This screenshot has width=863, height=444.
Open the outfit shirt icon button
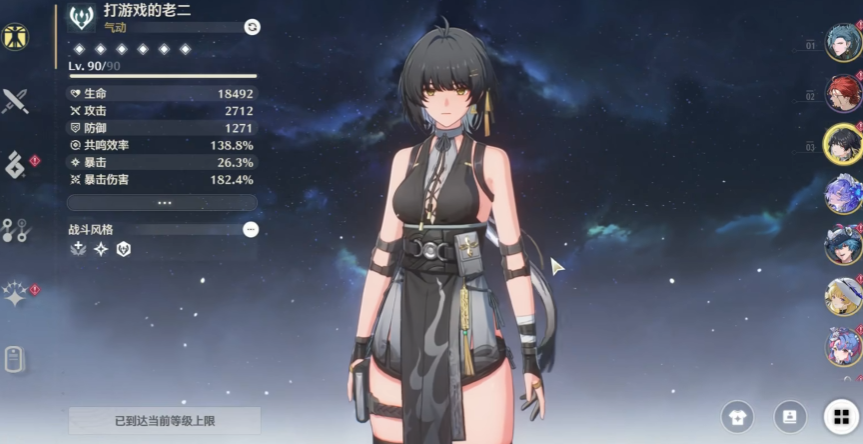tap(737, 417)
